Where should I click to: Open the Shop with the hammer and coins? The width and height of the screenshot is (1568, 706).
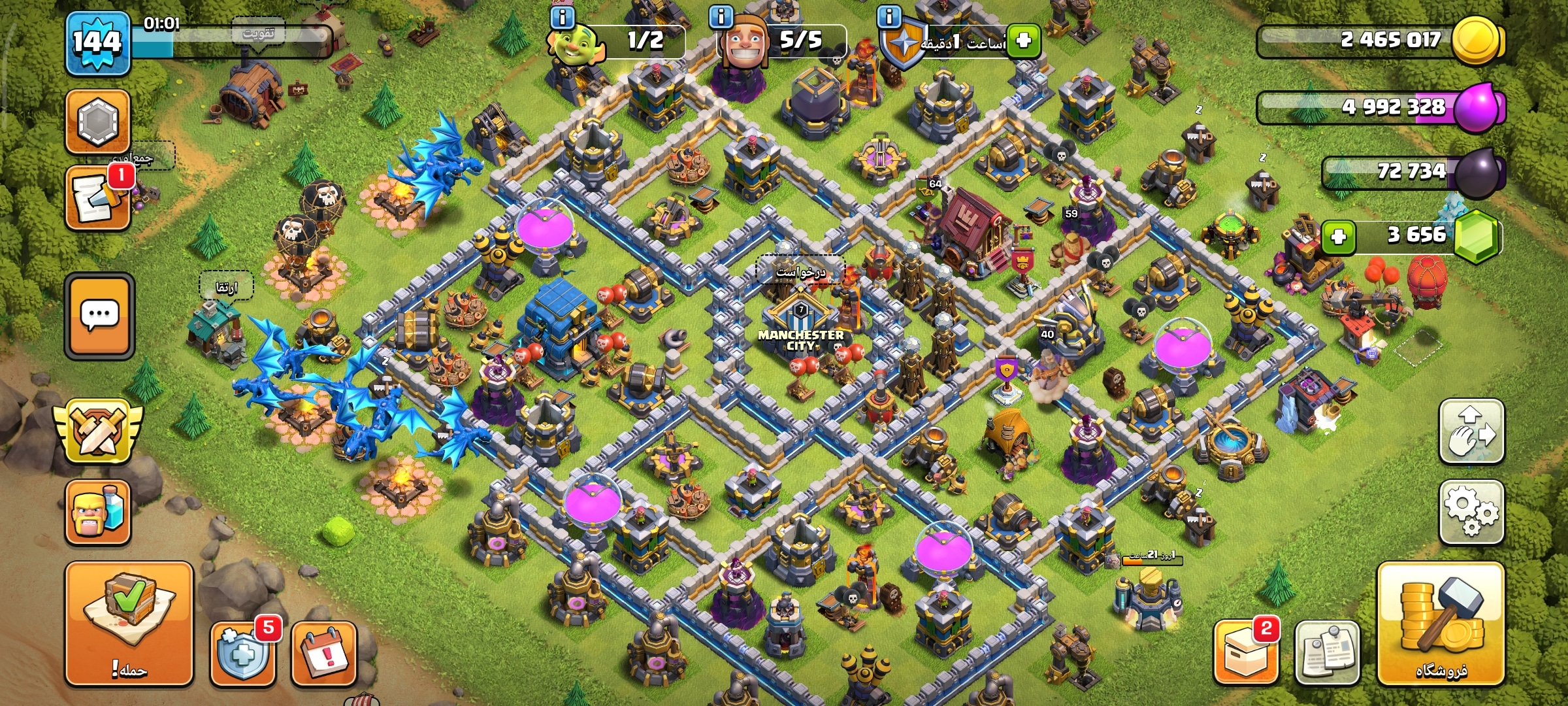[1441, 623]
